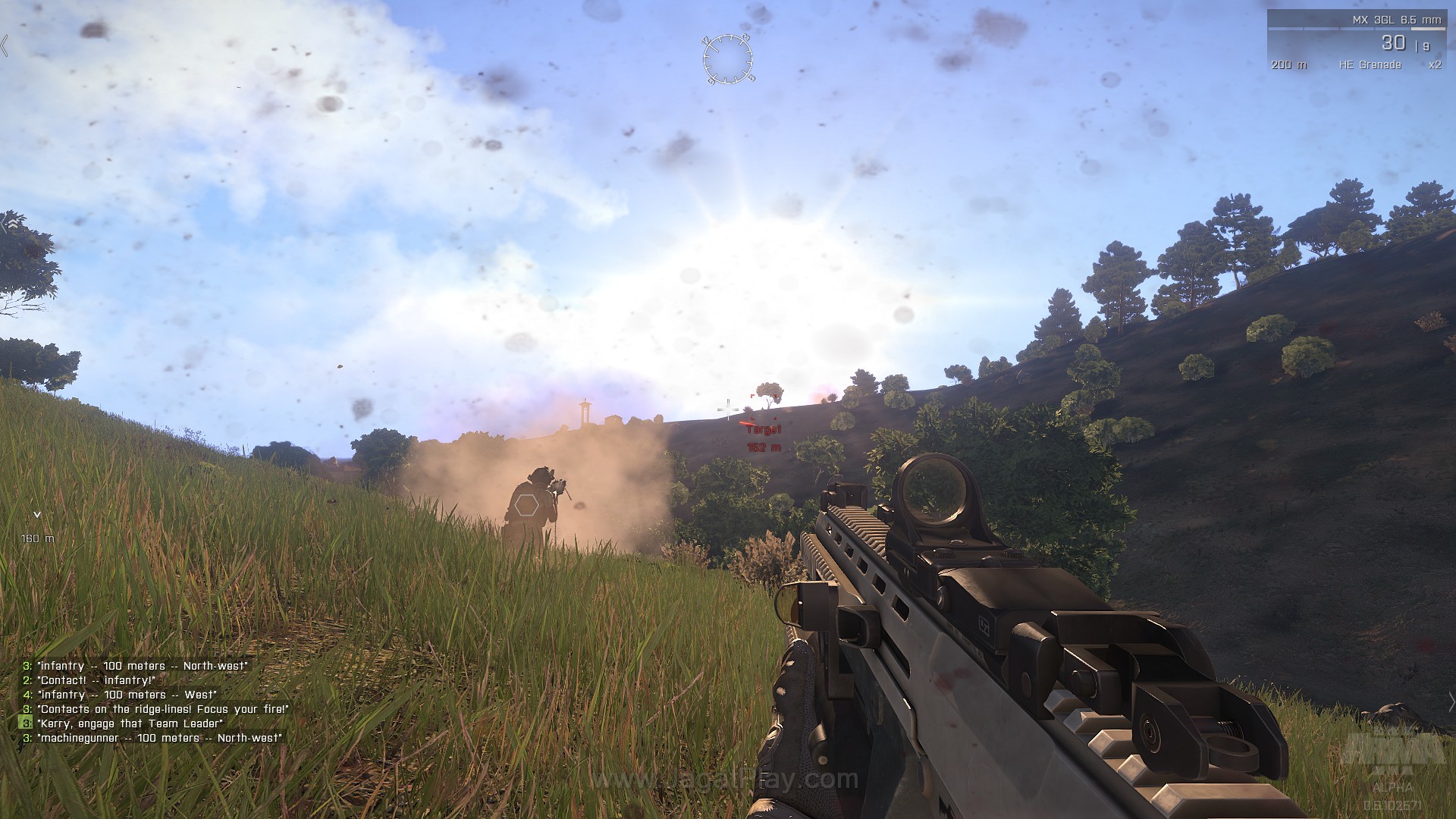
Task: Click the 152 m target distance label
Action: (x=764, y=447)
